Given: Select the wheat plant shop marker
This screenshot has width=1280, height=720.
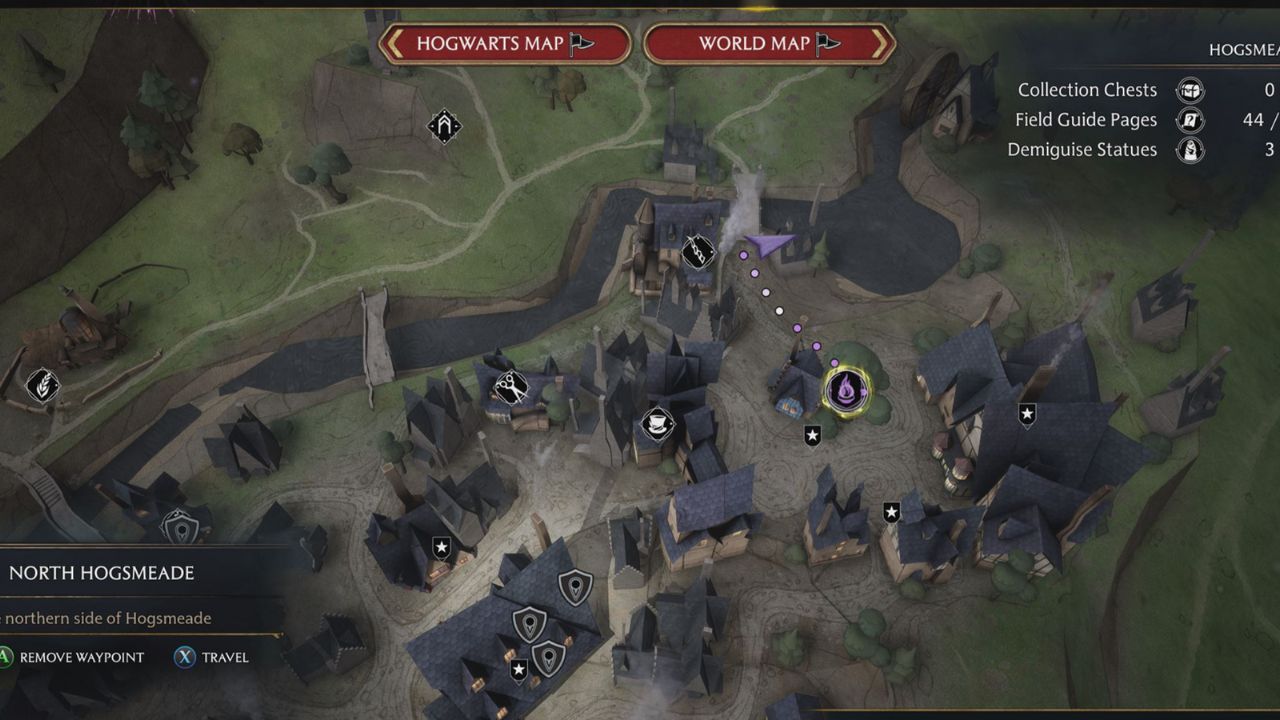Looking at the screenshot, I should click(42, 385).
